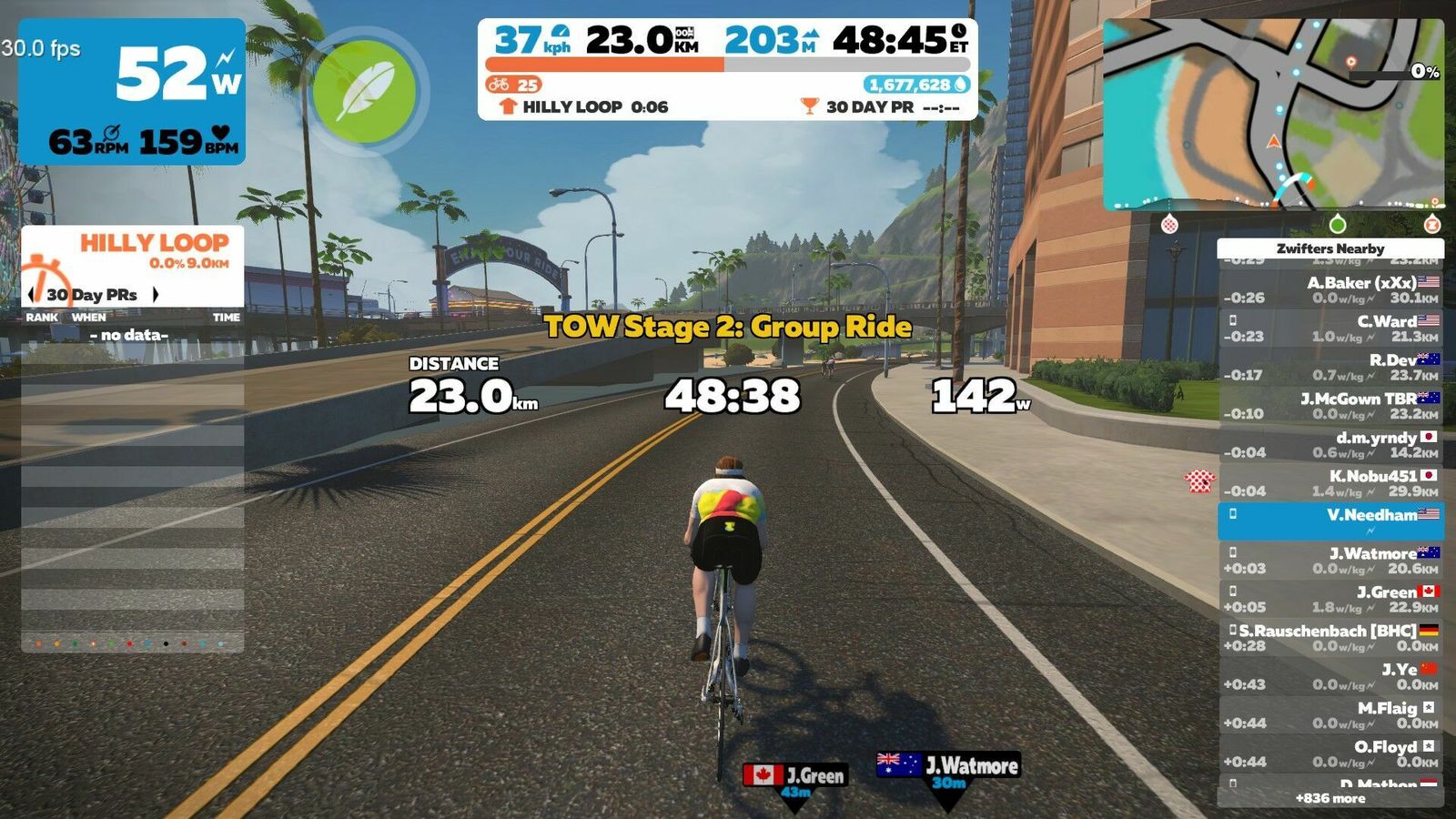The height and width of the screenshot is (819, 1456).
Task: Click the power, cadence and heart rate panel
Action: tap(132, 91)
